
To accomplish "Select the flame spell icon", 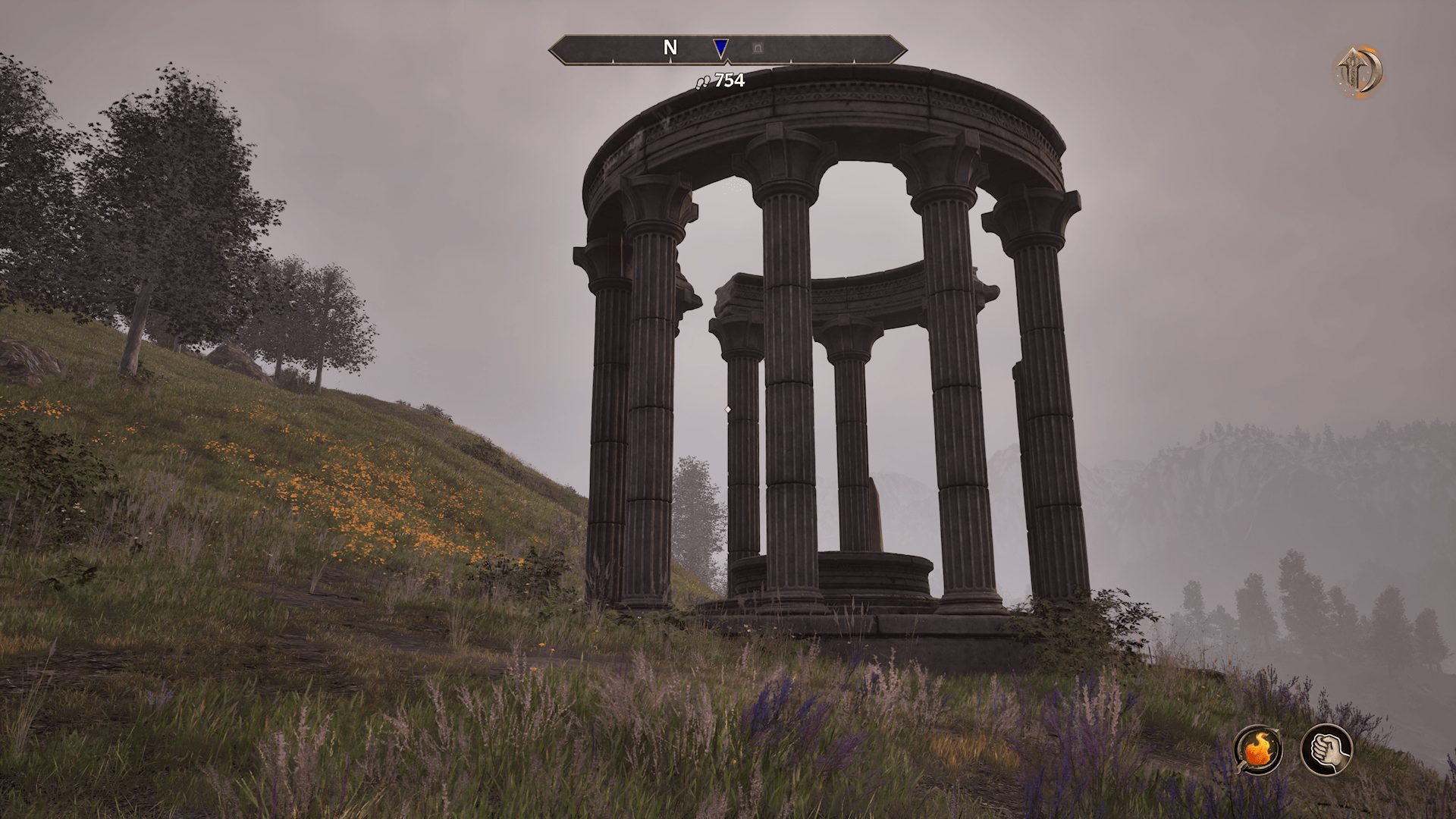I will pyautogui.click(x=1257, y=749).
